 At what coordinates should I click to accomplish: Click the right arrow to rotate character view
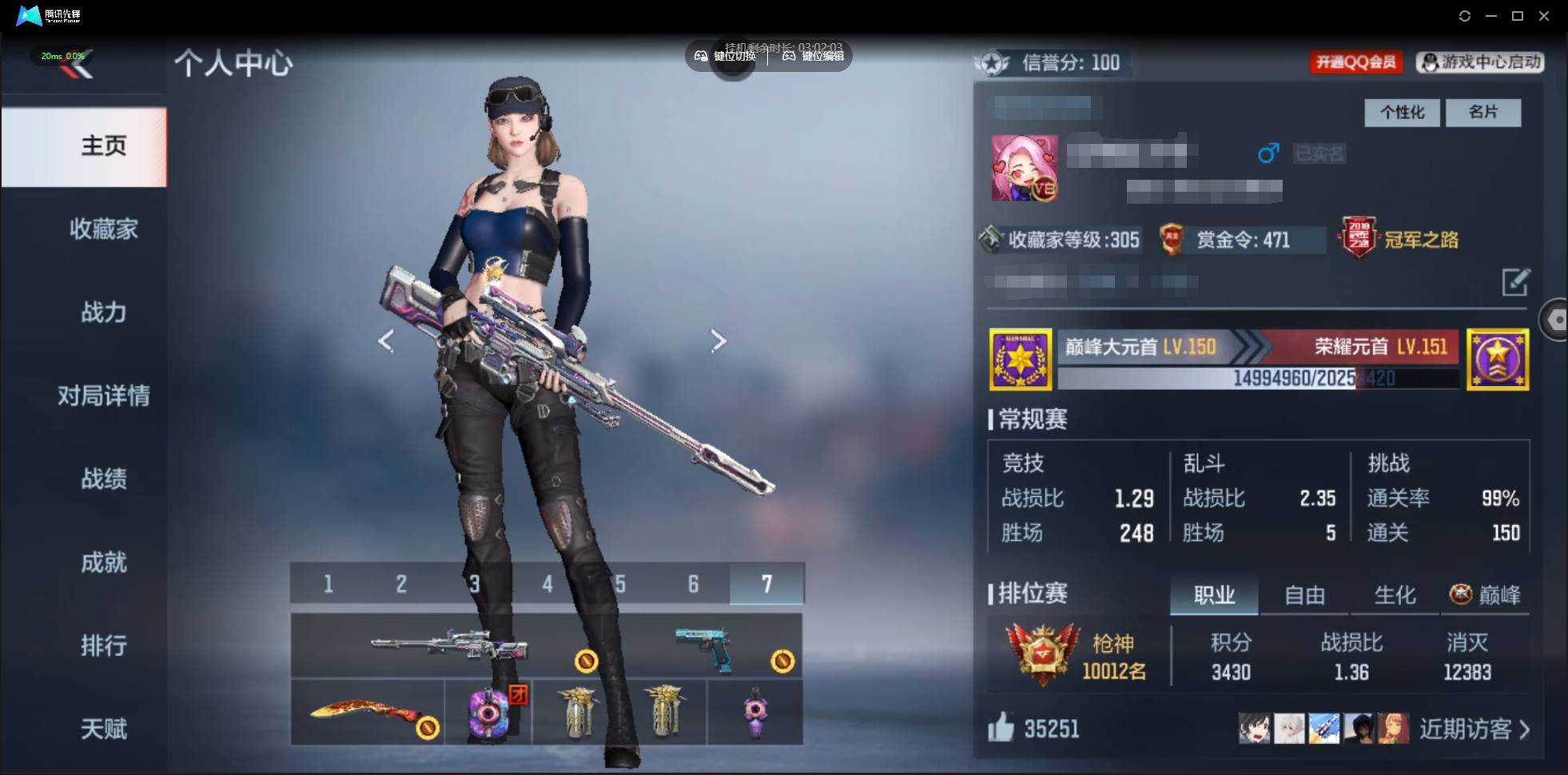[x=718, y=340]
